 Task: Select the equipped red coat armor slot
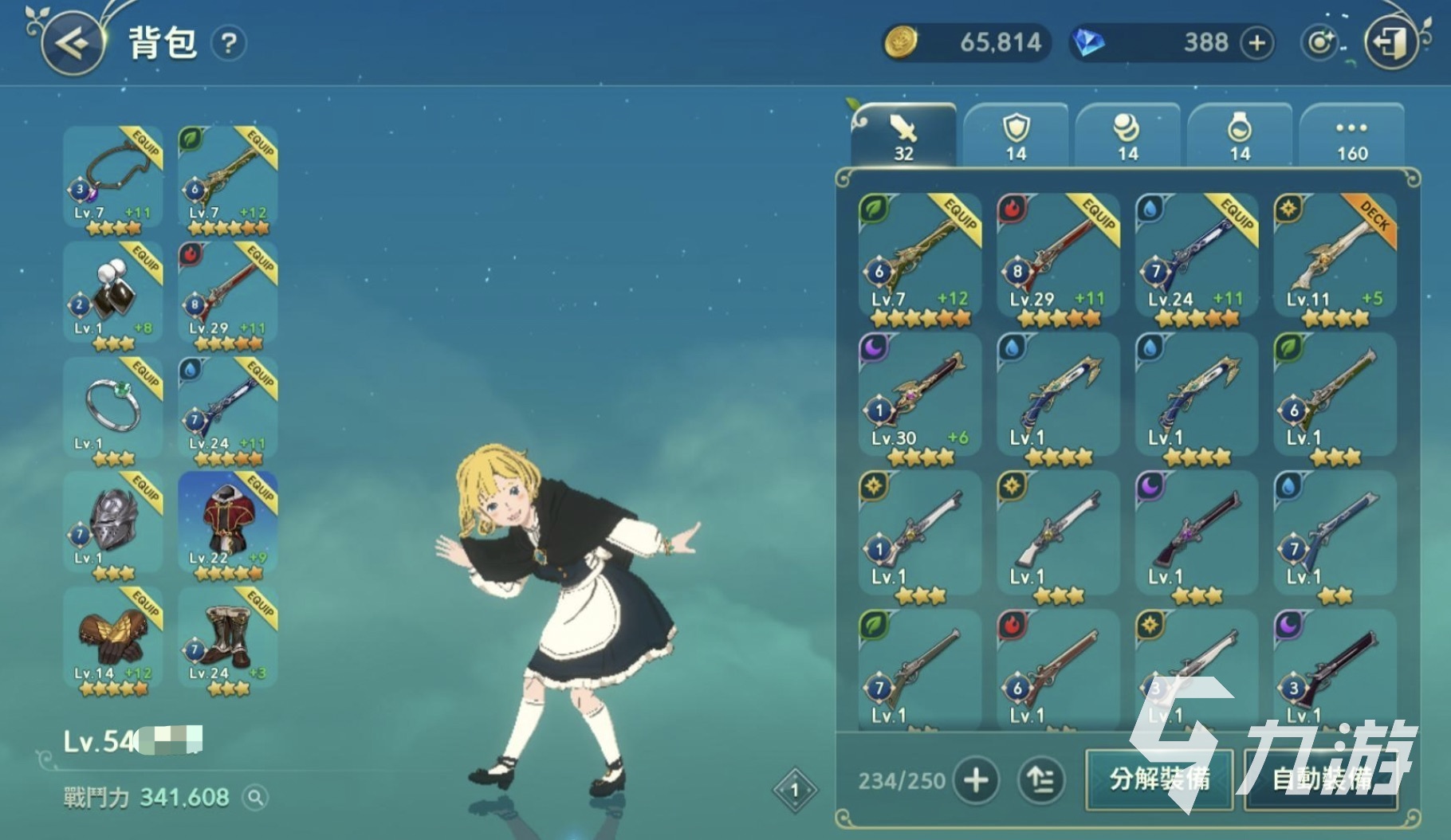227,523
